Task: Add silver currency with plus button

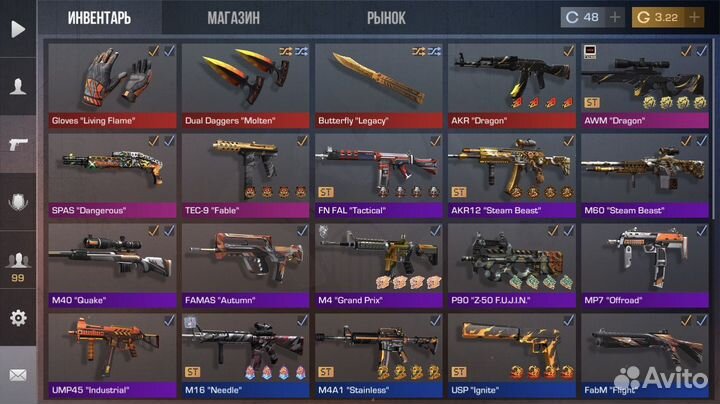Action: pos(615,17)
